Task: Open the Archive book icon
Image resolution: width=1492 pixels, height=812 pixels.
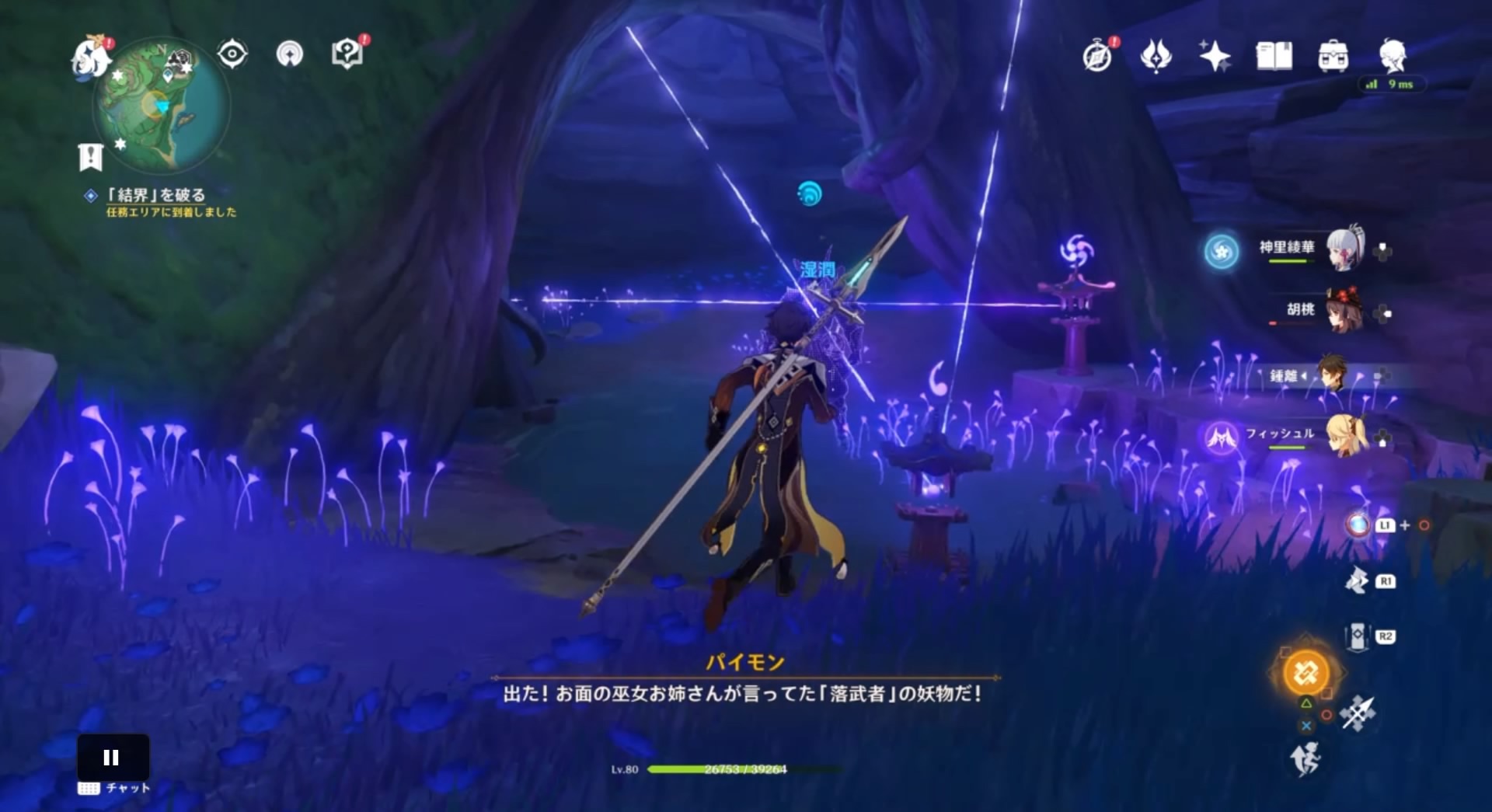Action: pos(1275,54)
